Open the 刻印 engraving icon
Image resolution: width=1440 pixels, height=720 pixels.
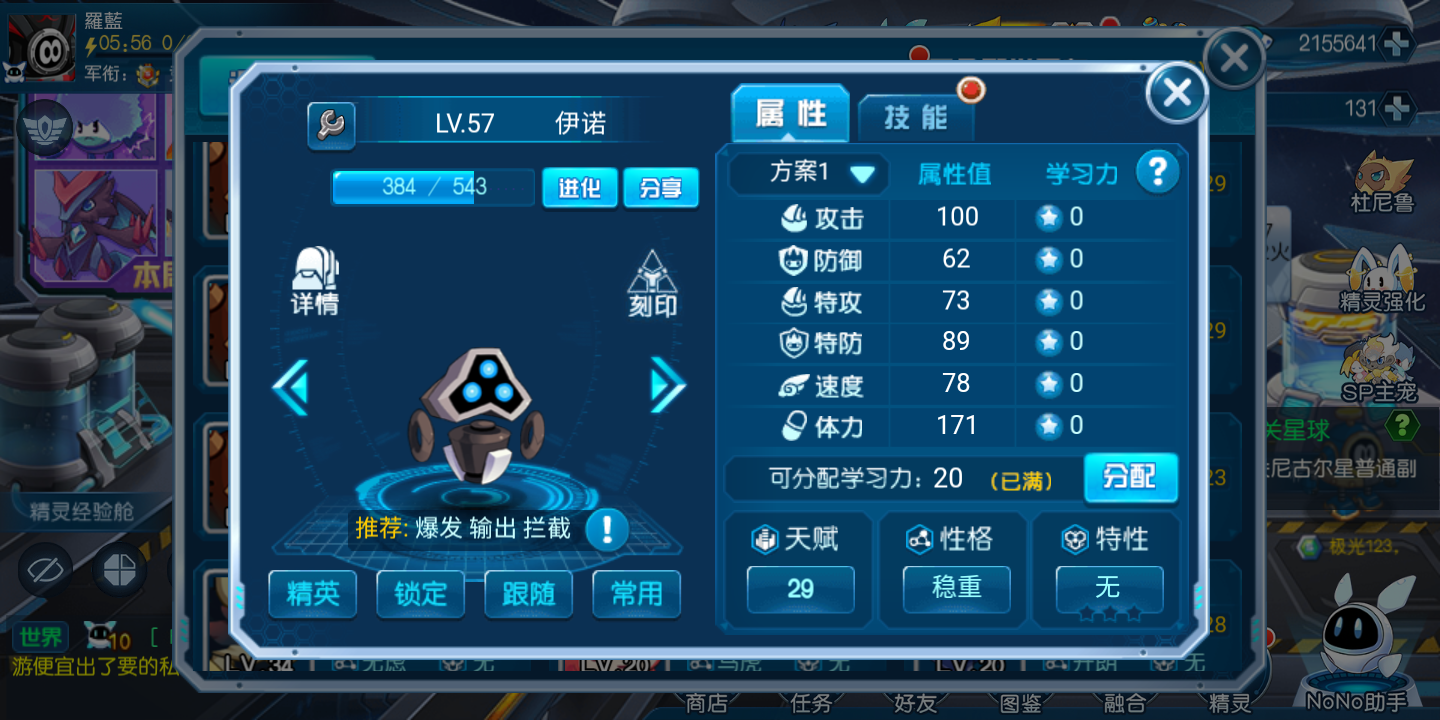653,284
